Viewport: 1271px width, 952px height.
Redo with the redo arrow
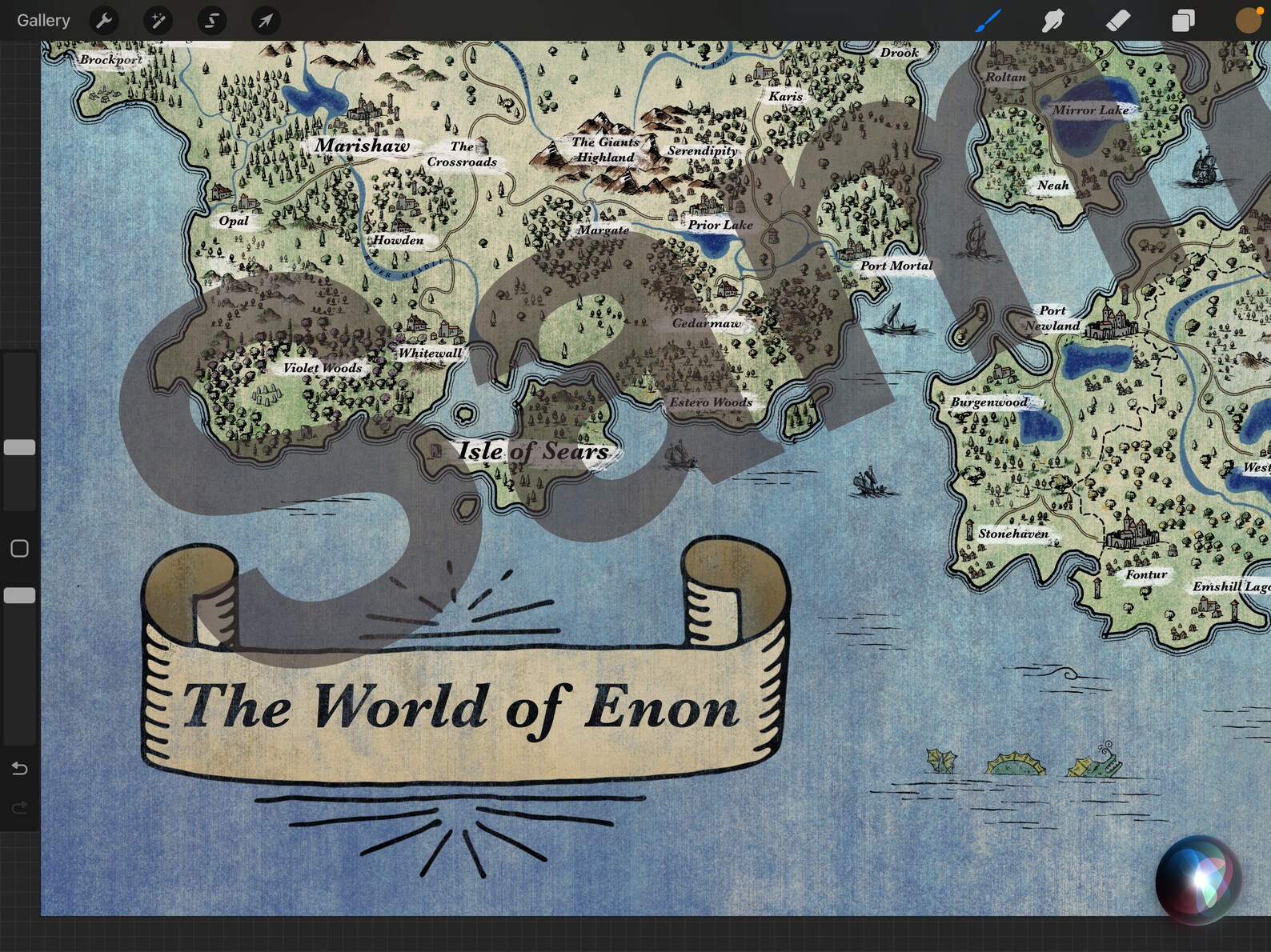coord(19,808)
